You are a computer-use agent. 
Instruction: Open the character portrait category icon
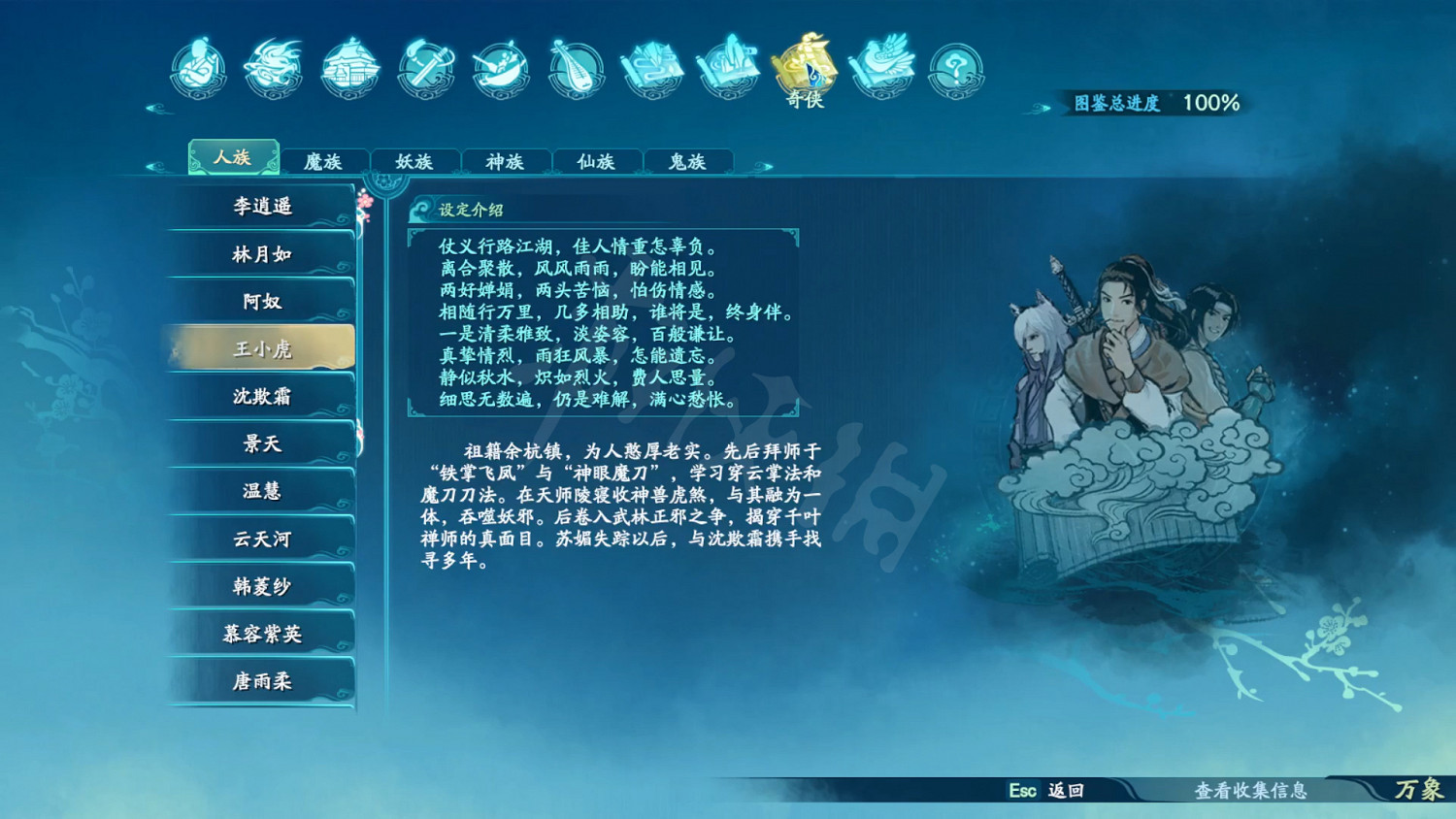199,68
